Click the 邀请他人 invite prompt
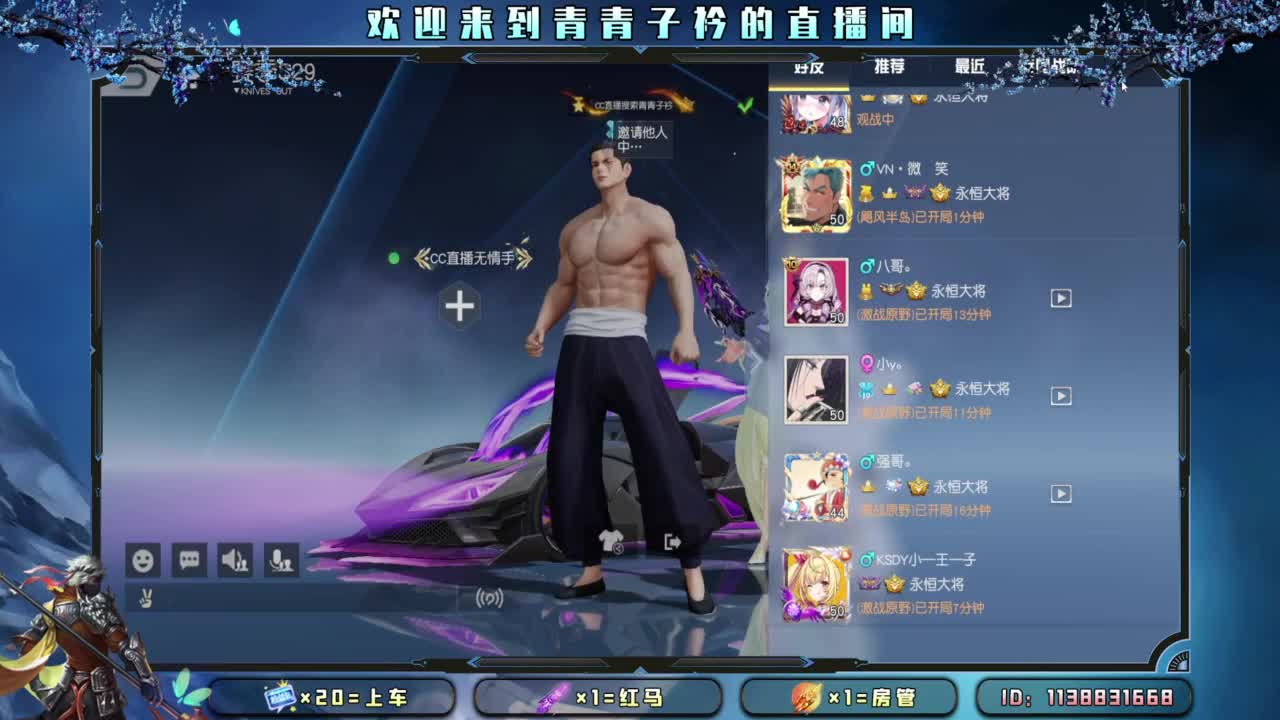Viewport: 1280px width, 720px height. click(x=638, y=135)
